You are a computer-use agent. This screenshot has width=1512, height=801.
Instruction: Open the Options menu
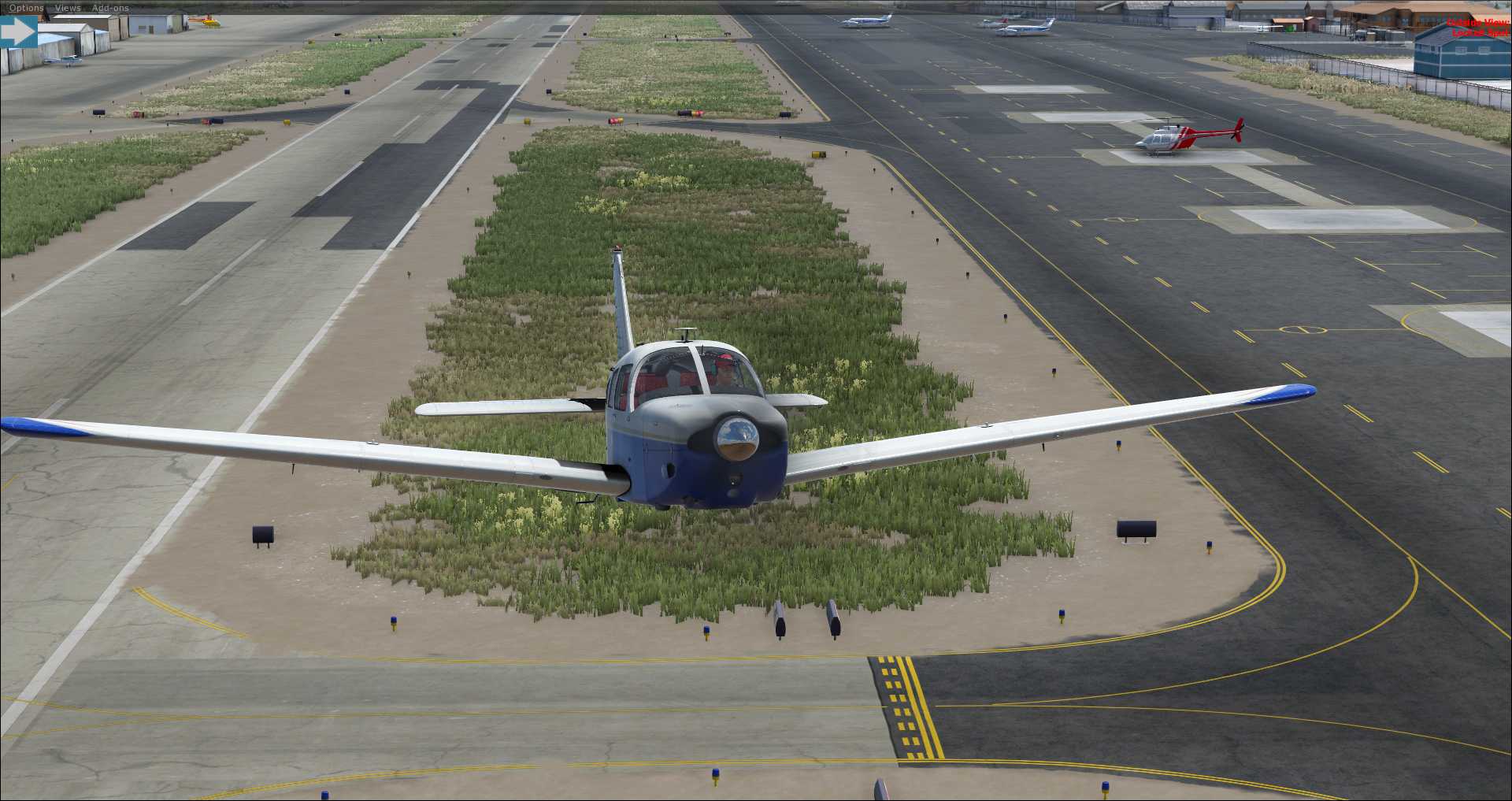point(27,8)
